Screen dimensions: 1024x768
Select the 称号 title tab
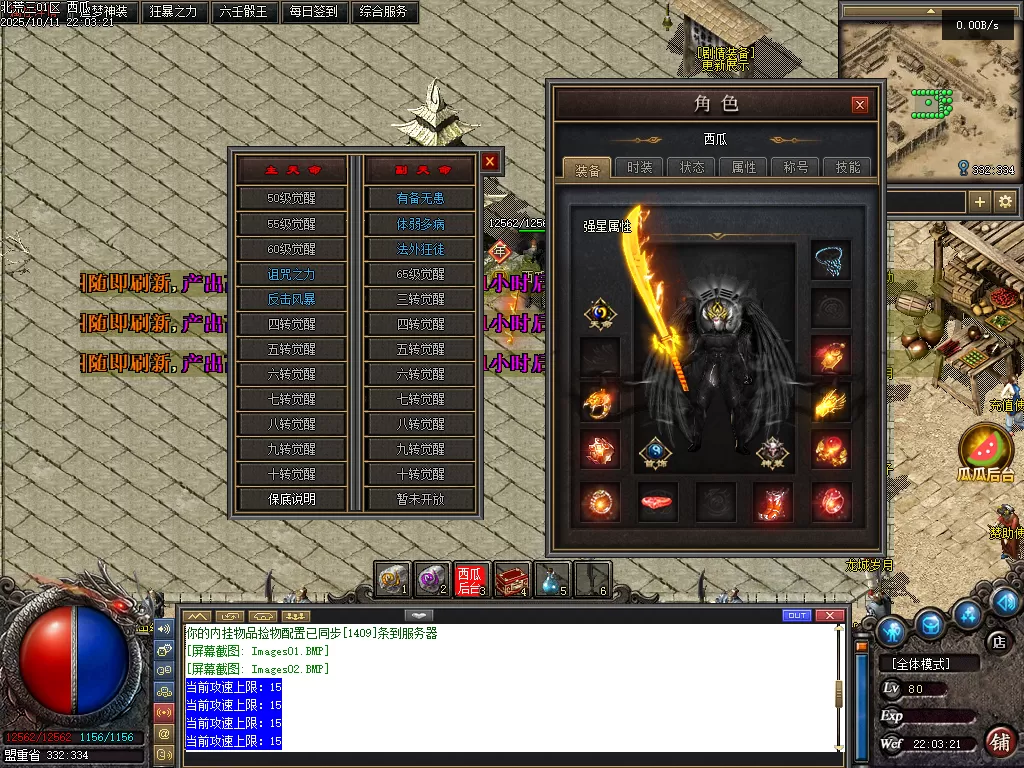tap(796, 168)
